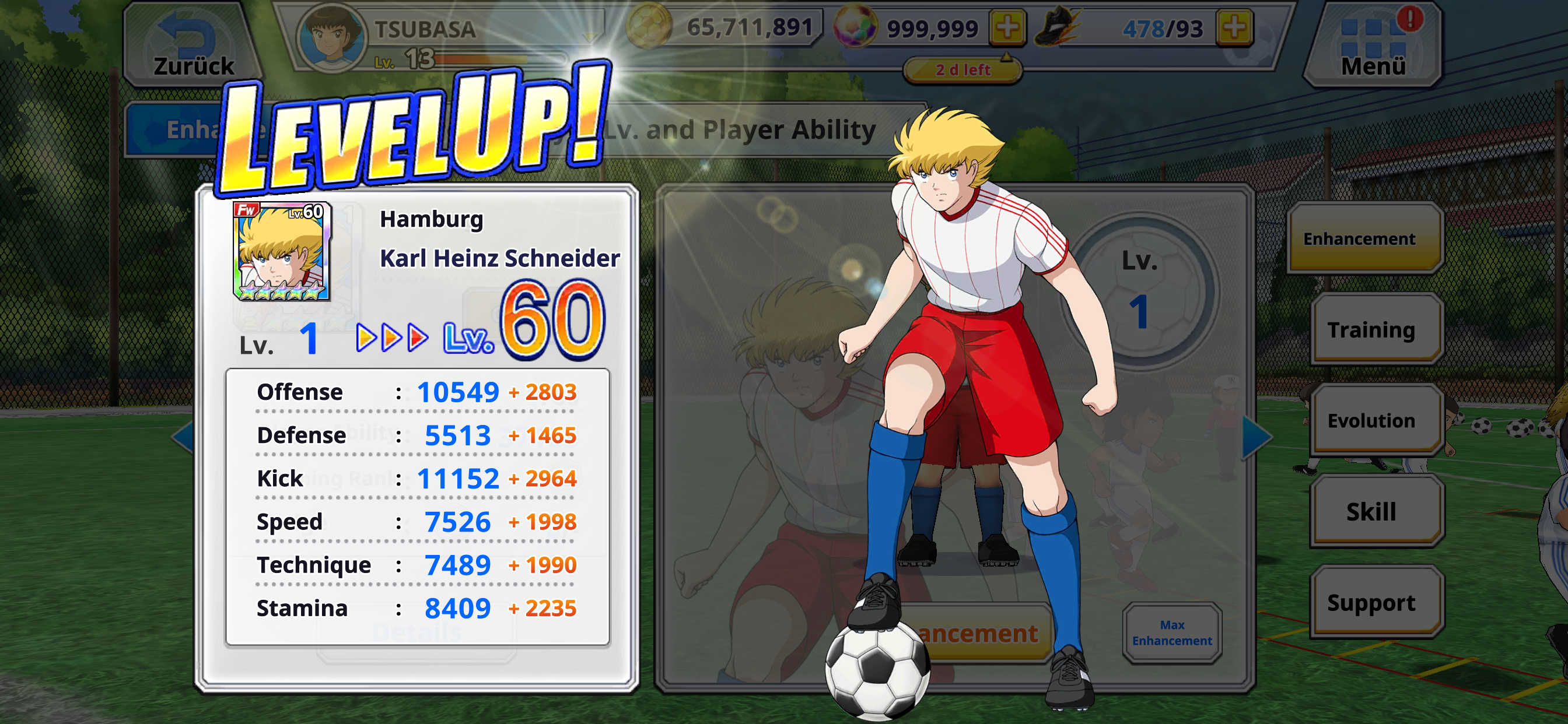Viewport: 1568px width, 724px height.
Task: Select the Enhancement side button
Action: pyautogui.click(x=1363, y=239)
